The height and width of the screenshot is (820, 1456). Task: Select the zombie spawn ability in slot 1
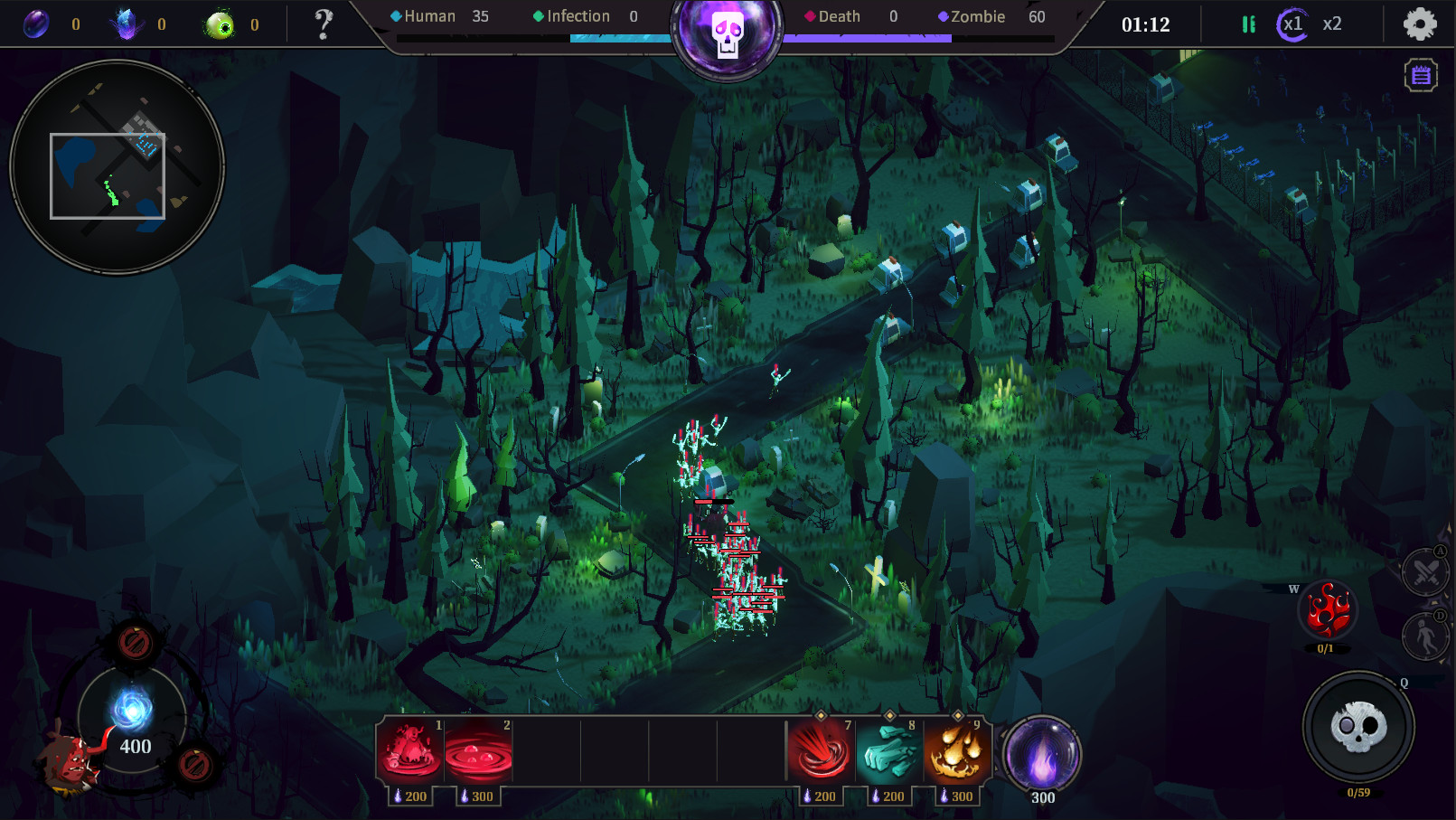[411, 750]
